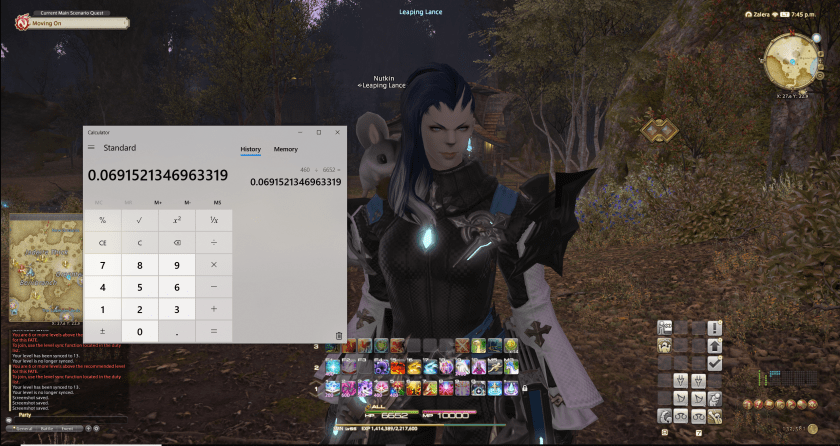Click the calculator's equals button
840x446 pixels.
point(213,331)
